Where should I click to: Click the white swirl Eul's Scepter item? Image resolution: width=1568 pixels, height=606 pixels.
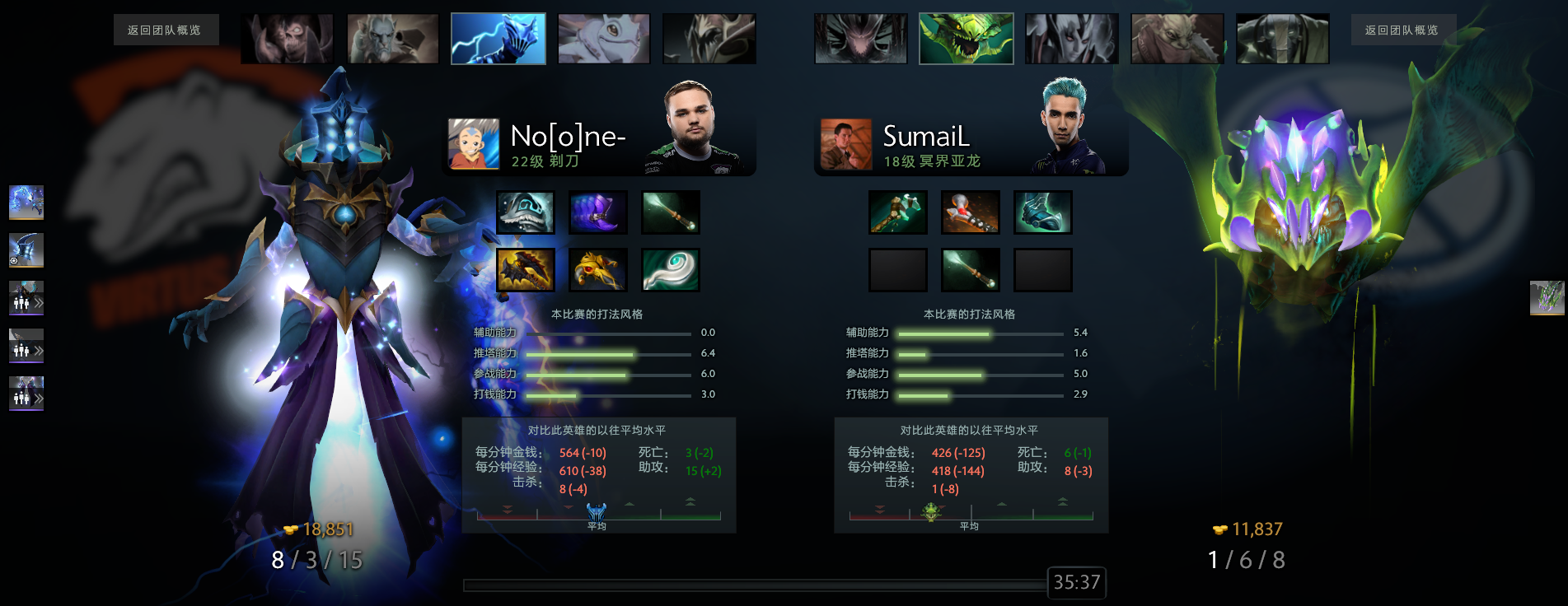pyautogui.click(x=671, y=270)
